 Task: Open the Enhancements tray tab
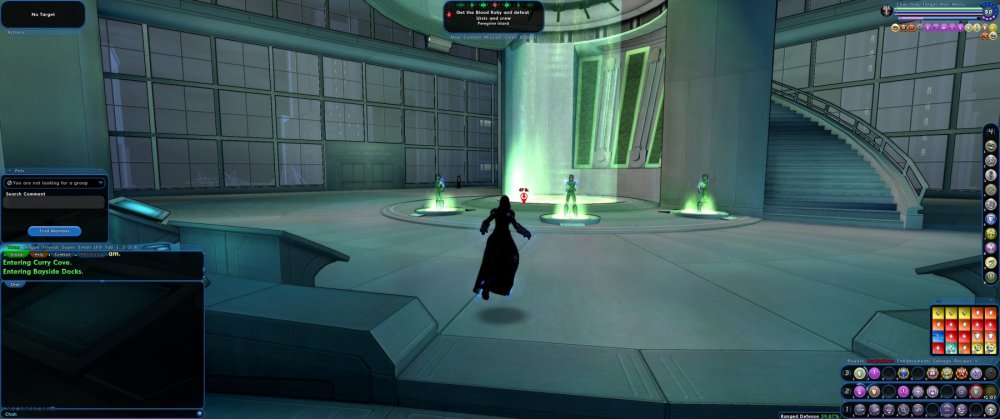[917, 360]
